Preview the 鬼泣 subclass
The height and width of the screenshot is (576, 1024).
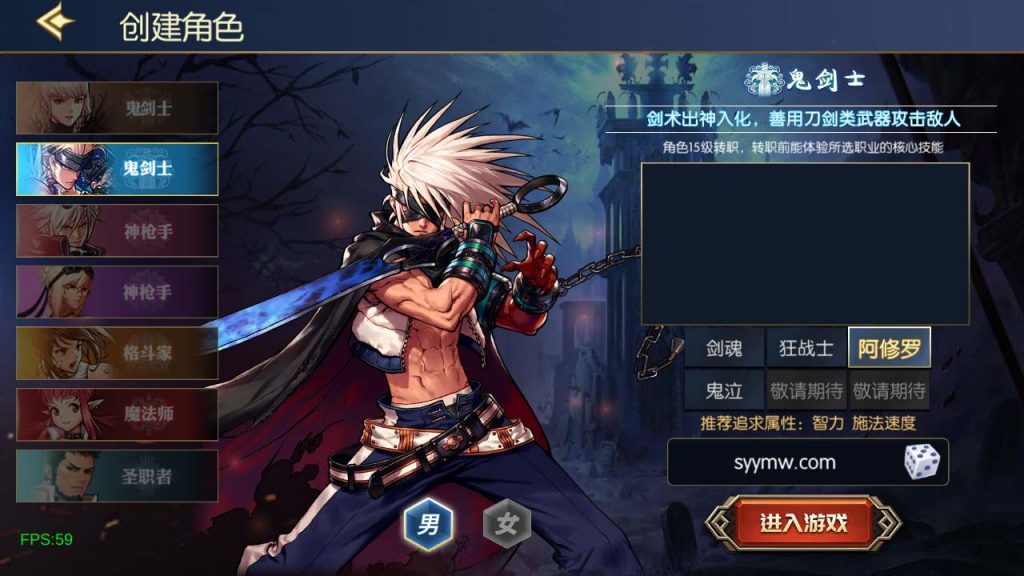725,390
